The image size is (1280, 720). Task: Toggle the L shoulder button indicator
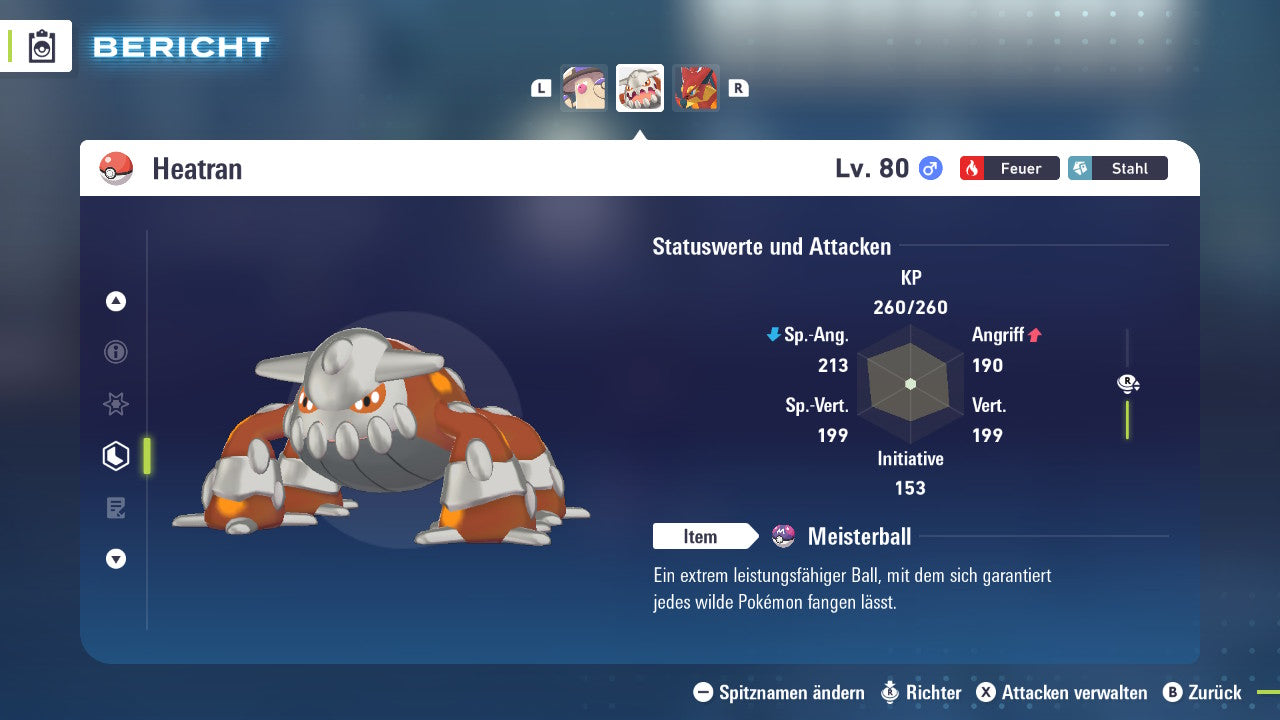tap(541, 88)
